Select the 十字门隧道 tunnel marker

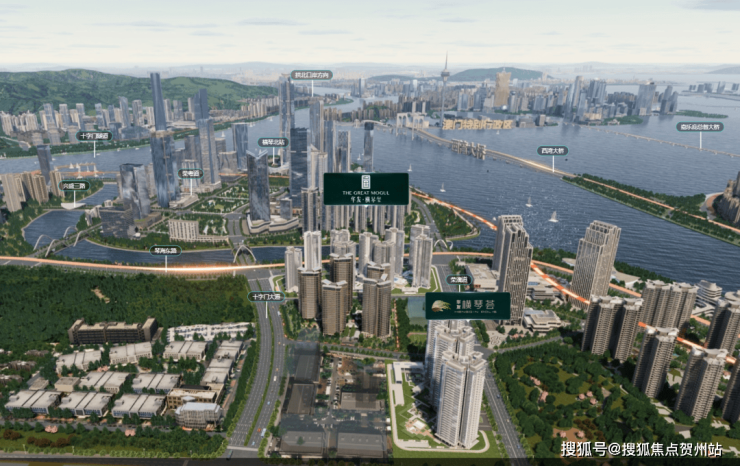tap(94, 135)
